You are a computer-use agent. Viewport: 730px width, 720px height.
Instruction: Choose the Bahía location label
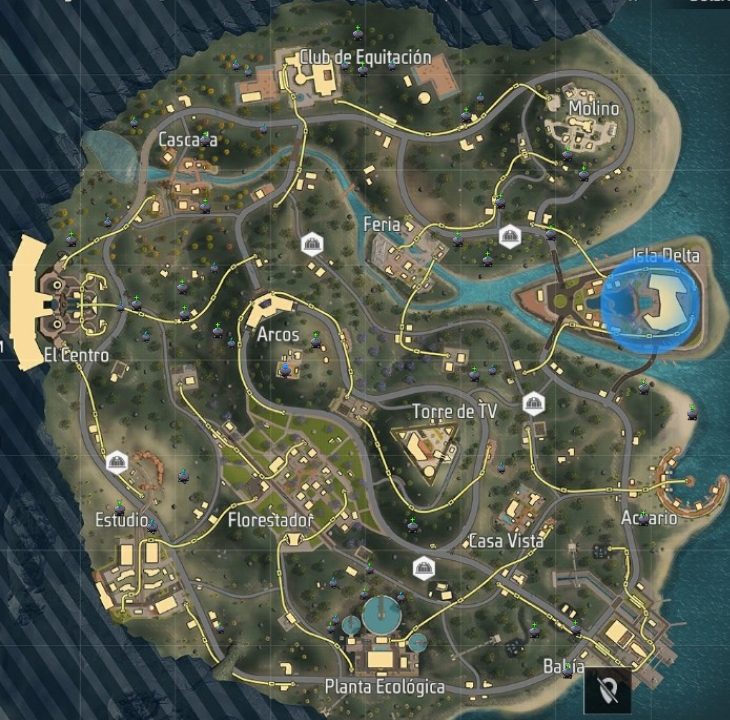pos(563,666)
